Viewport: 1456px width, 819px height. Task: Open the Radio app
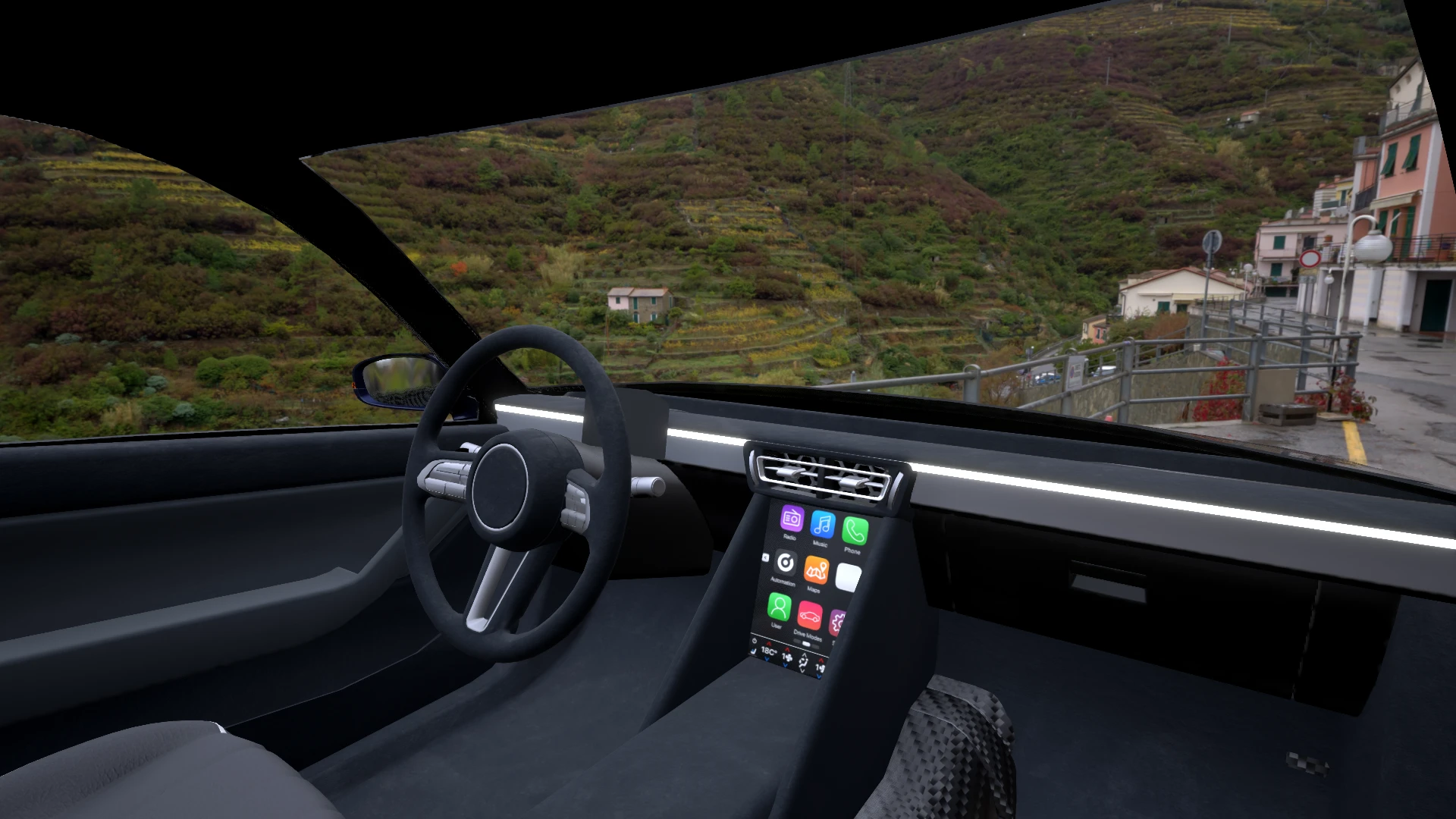pos(792,519)
